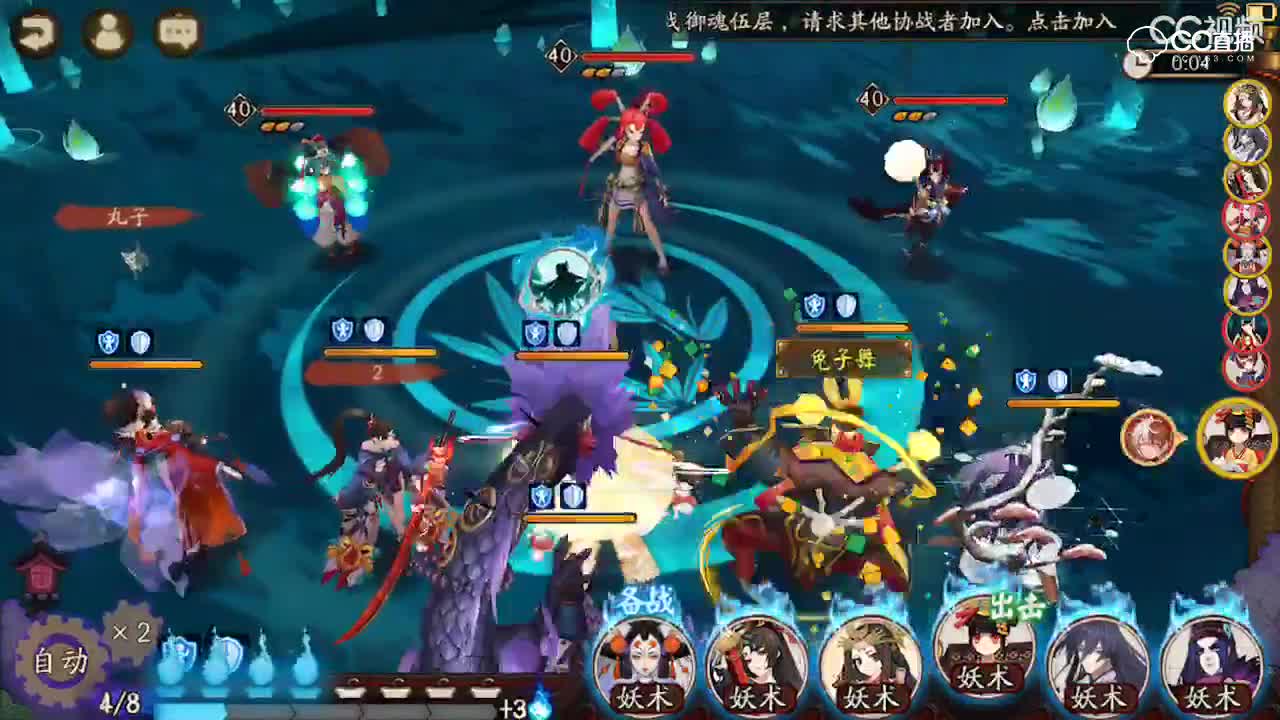Click the 兔子舞 skill name banner
1280x720 pixels.
tap(843, 356)
